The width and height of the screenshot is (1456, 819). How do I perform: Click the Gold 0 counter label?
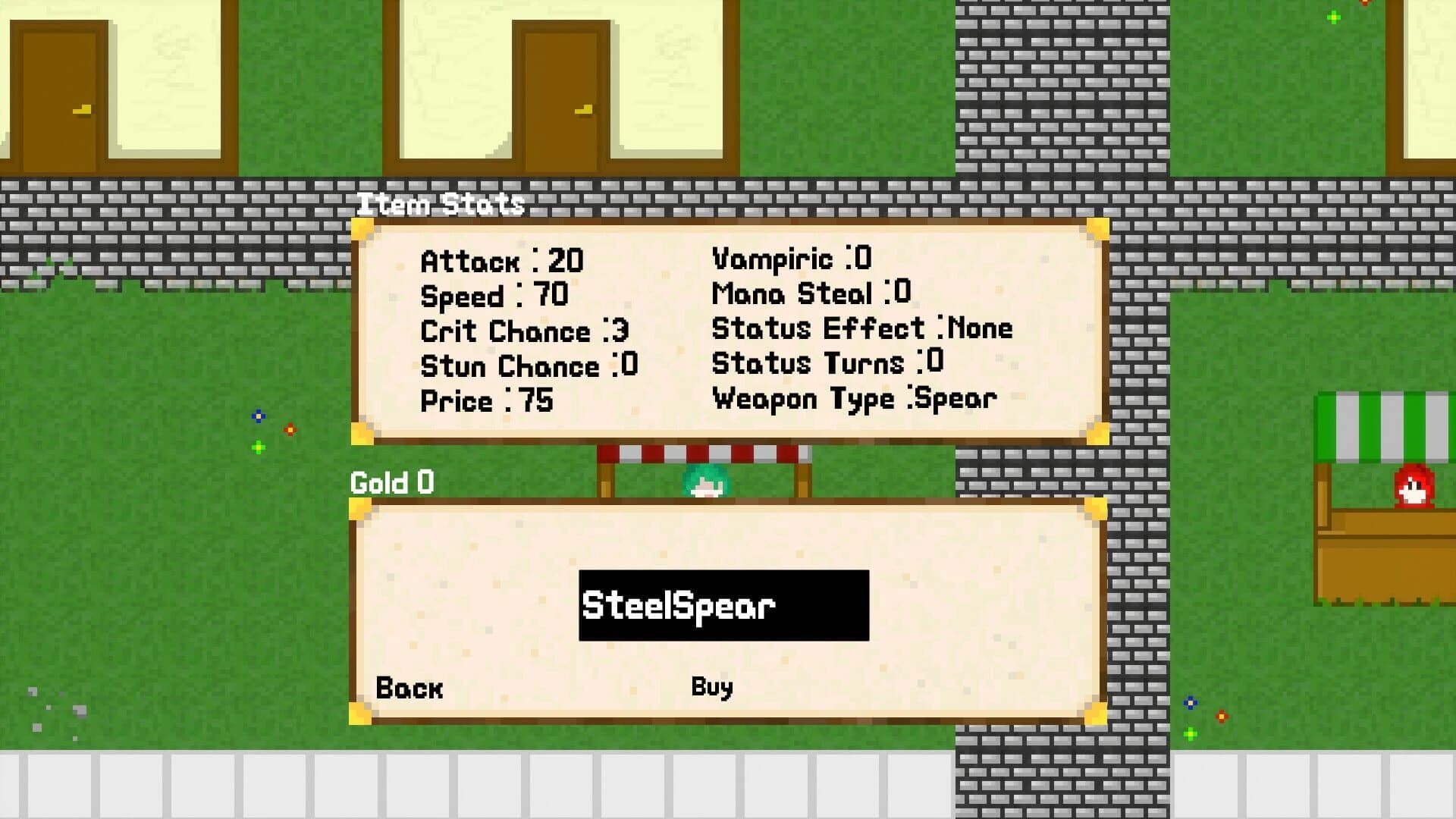click(x=390, y=483)
